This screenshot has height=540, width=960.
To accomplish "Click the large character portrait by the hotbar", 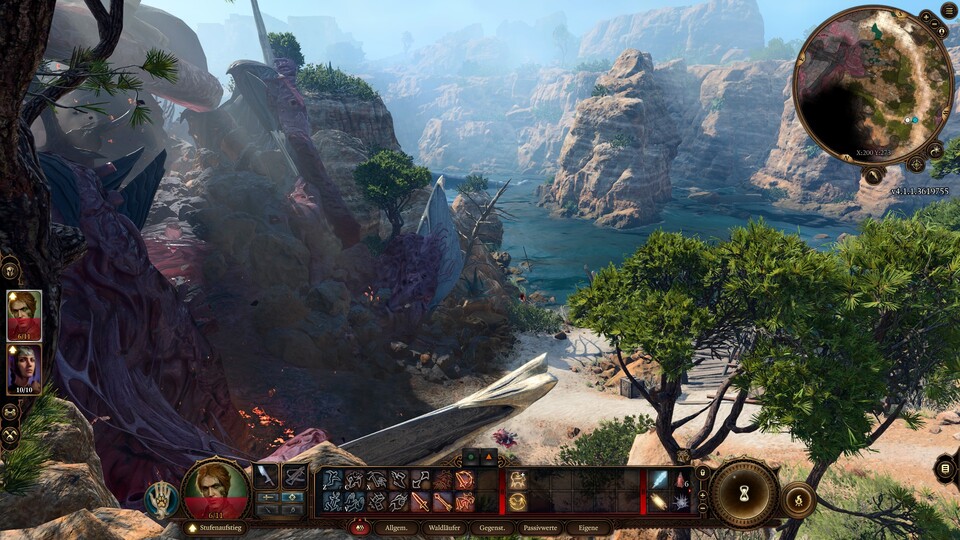I will click(x=215, y=490).
